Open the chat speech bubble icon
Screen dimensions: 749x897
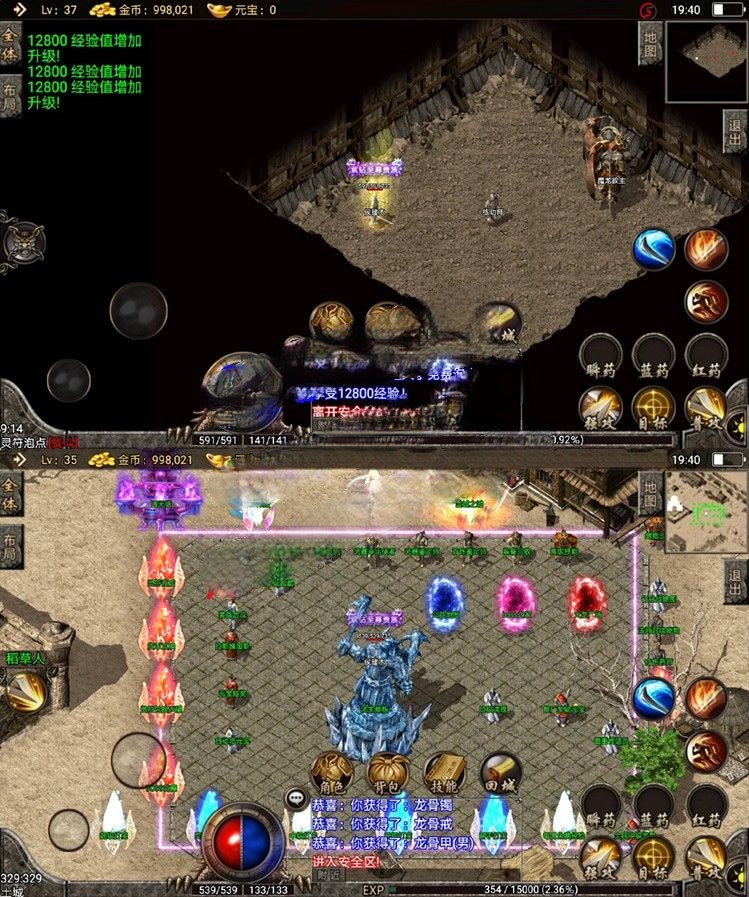tap(296, 798)
